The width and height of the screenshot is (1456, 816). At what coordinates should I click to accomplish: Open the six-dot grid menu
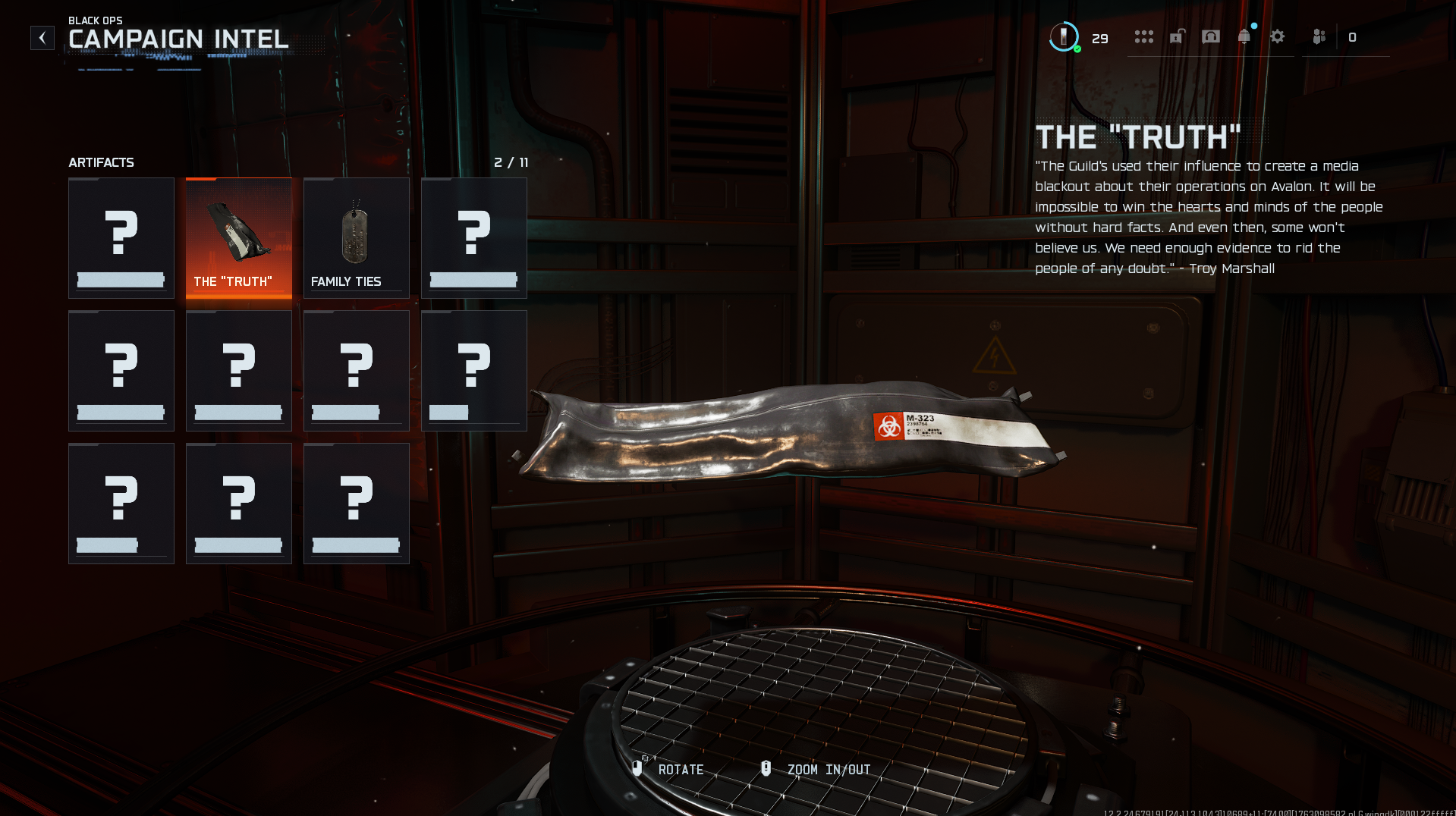tap(1143, 37)
